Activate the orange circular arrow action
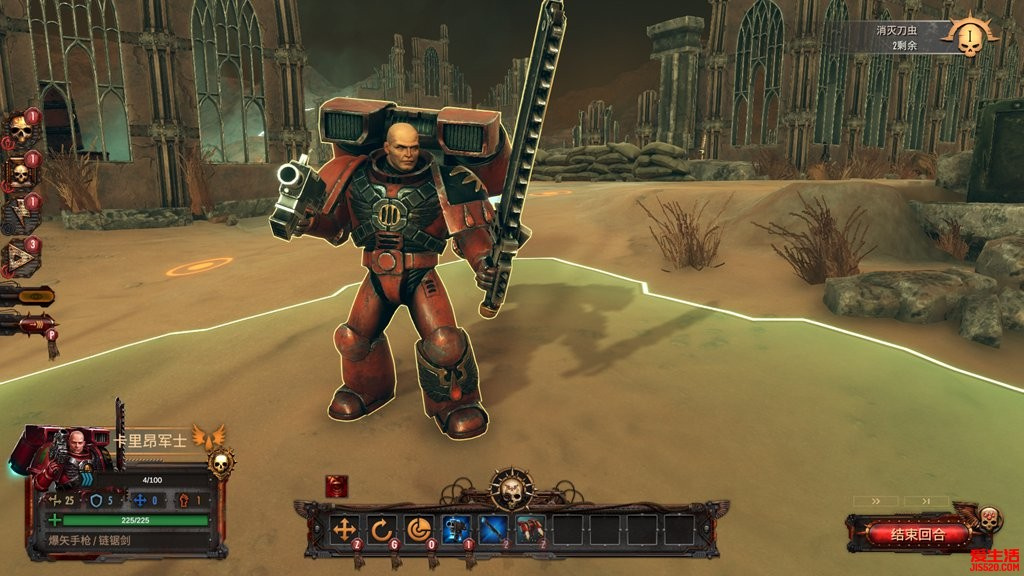This screenshot has height=576, width=1024. click(382, 530)
